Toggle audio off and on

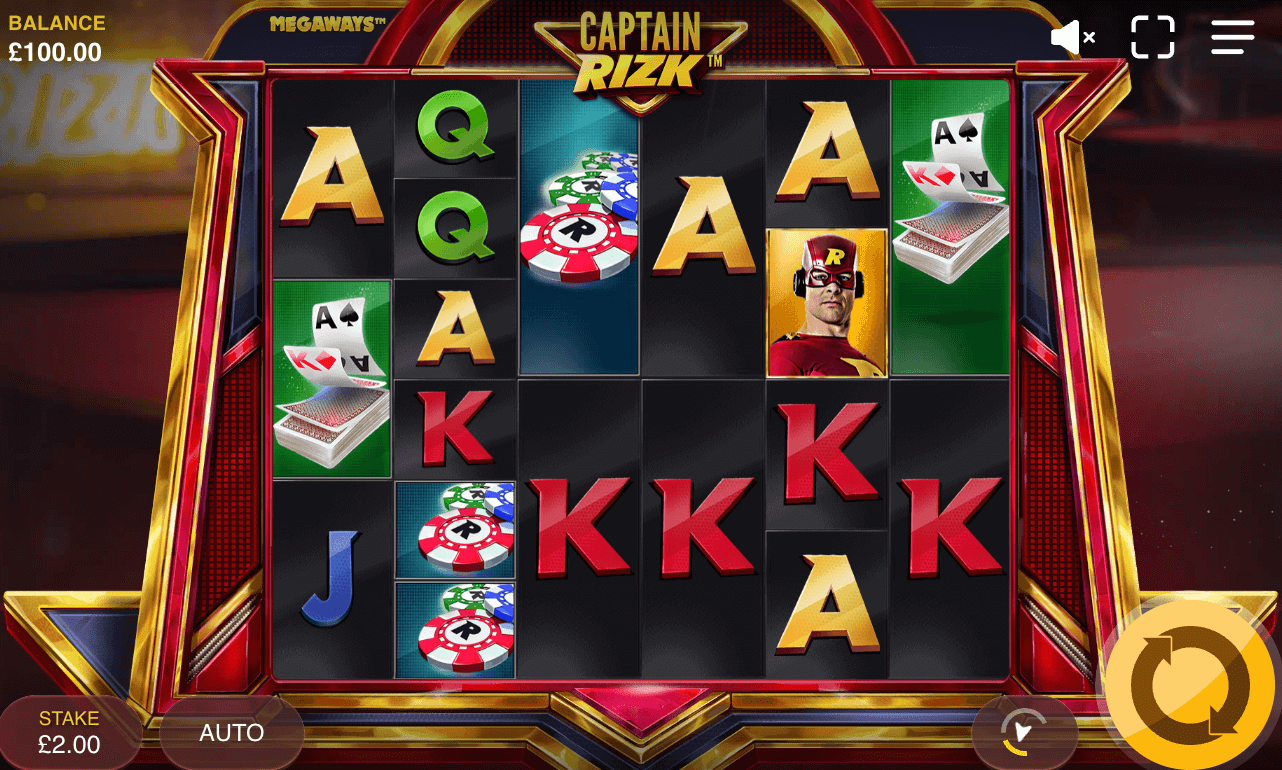coord(1072,37)
